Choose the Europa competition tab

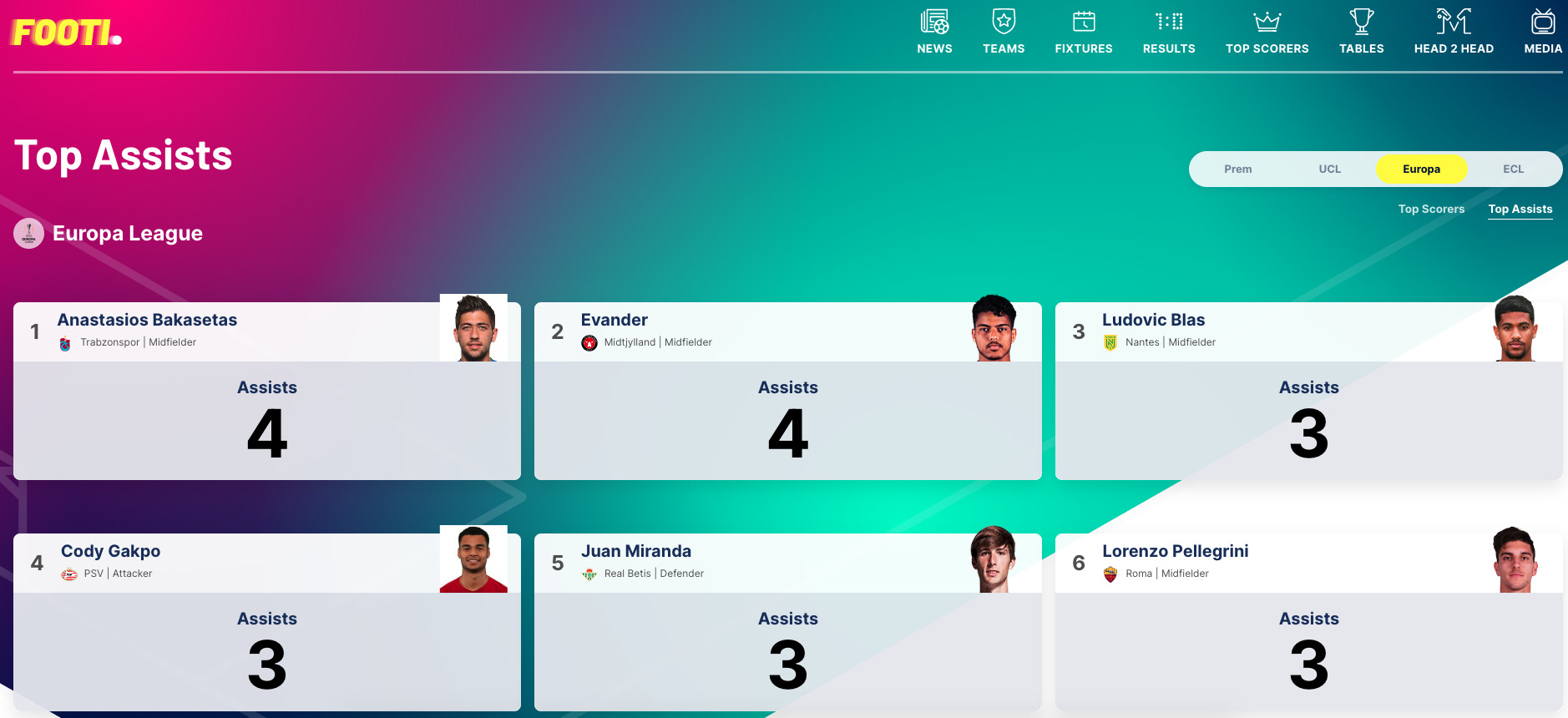click(1421, 169)
